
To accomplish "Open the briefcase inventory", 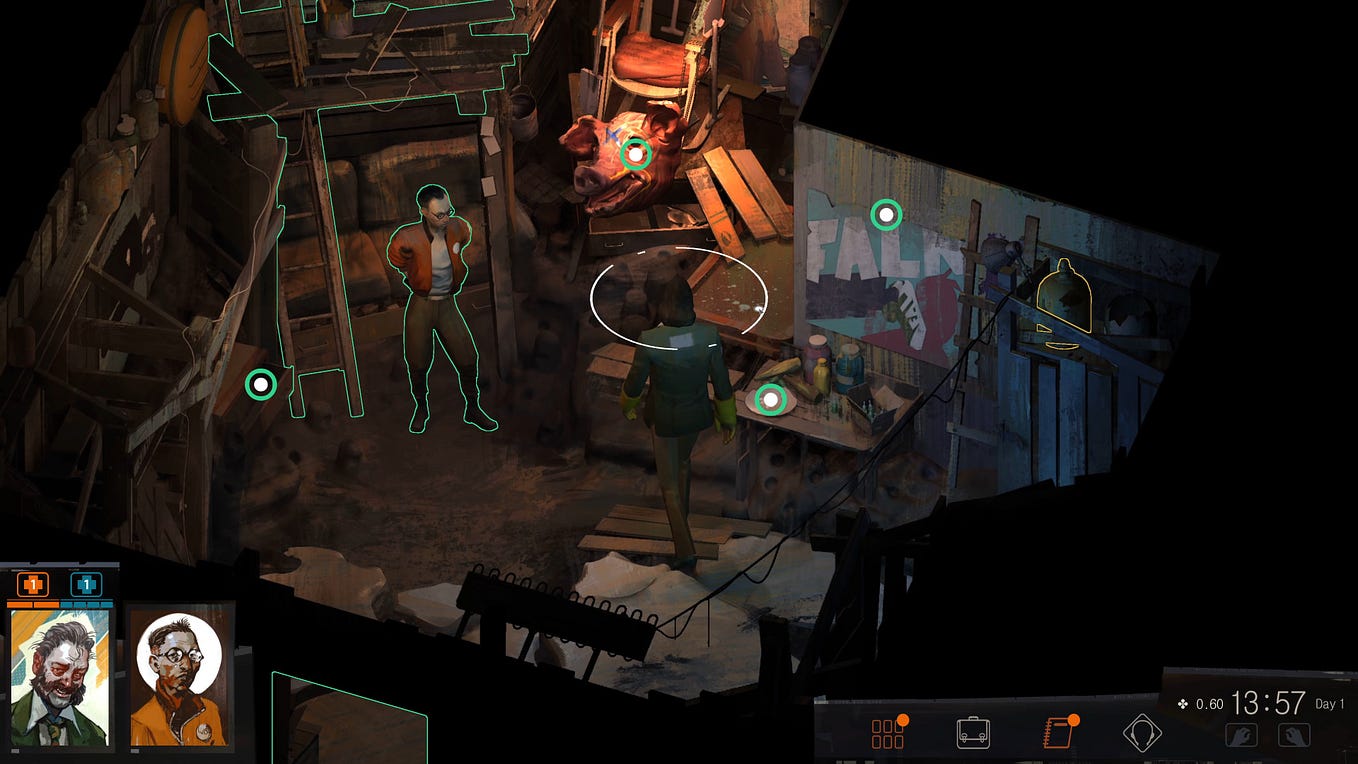I will pyautogui.click(x=973, y=734).
